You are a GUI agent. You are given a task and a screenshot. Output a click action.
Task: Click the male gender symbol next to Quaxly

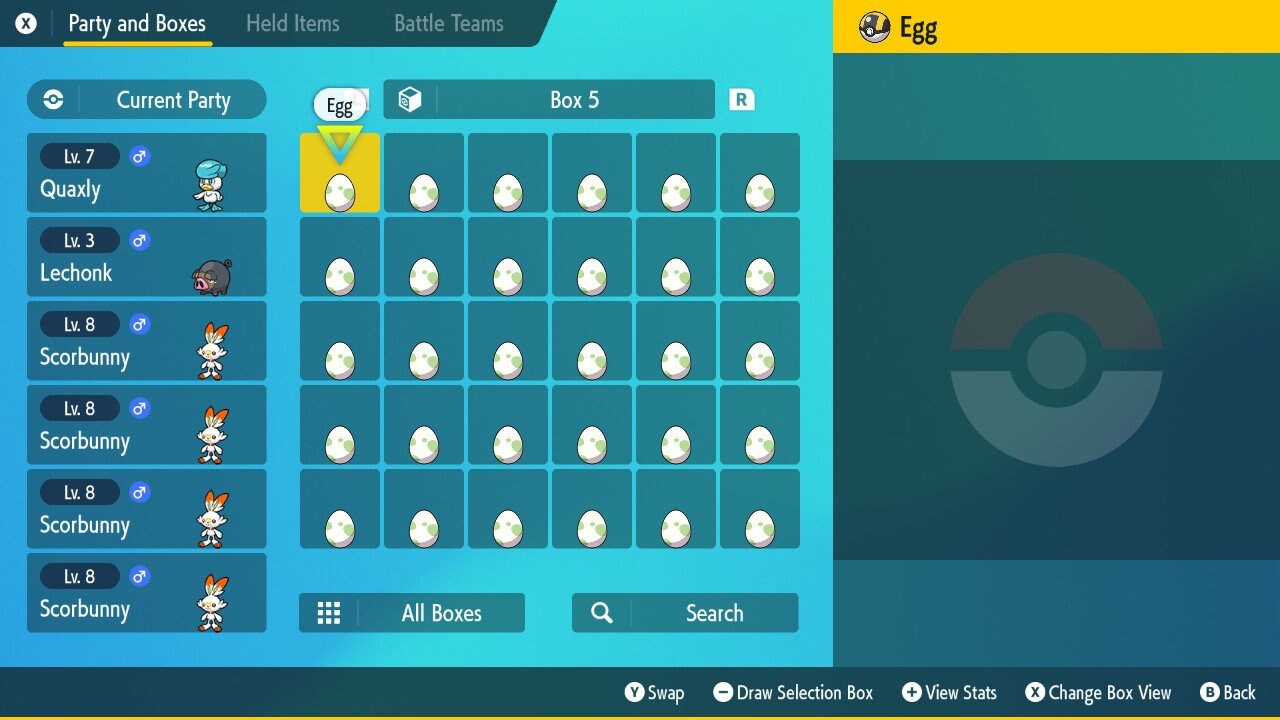click(x=139, y=156)
